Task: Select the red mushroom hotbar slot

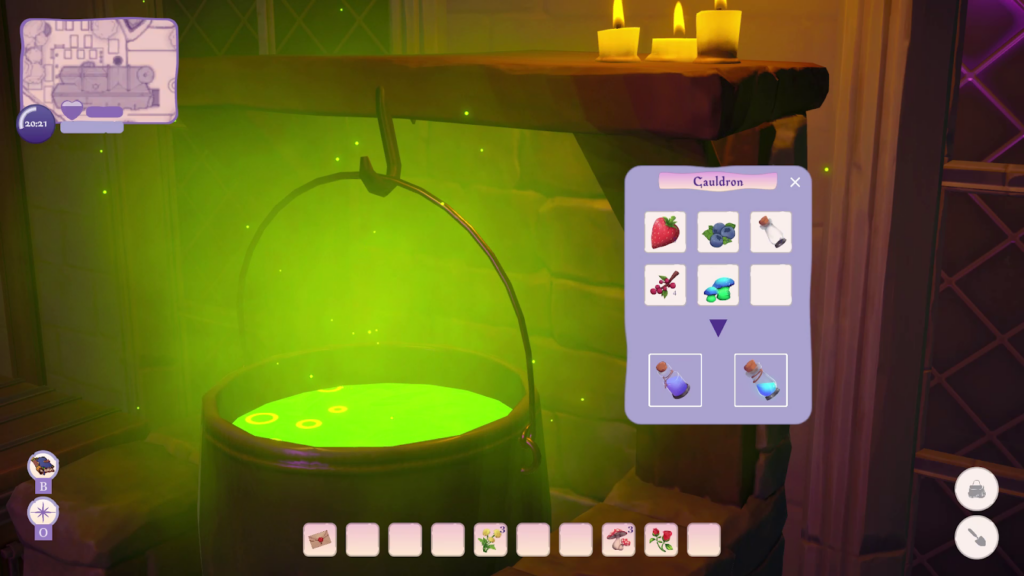Action: click(x=618, y=540)
